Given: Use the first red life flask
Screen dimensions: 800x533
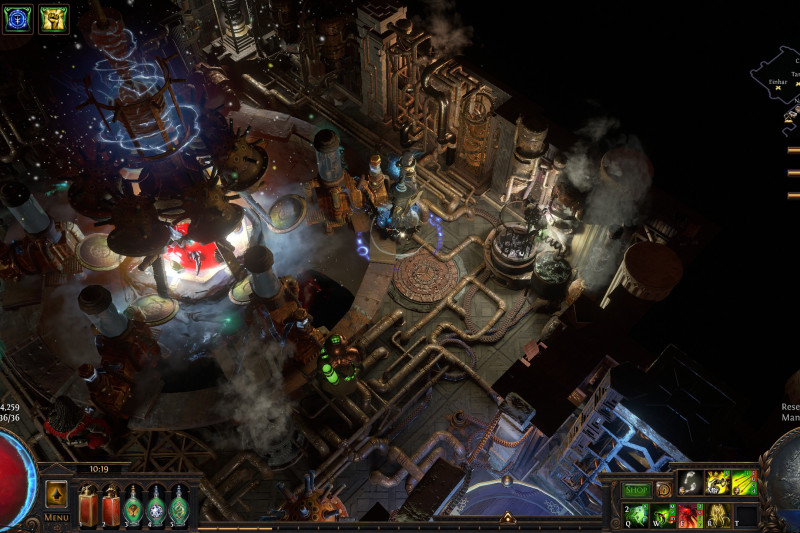Looking at the screenshot, I should pos(87,504).
